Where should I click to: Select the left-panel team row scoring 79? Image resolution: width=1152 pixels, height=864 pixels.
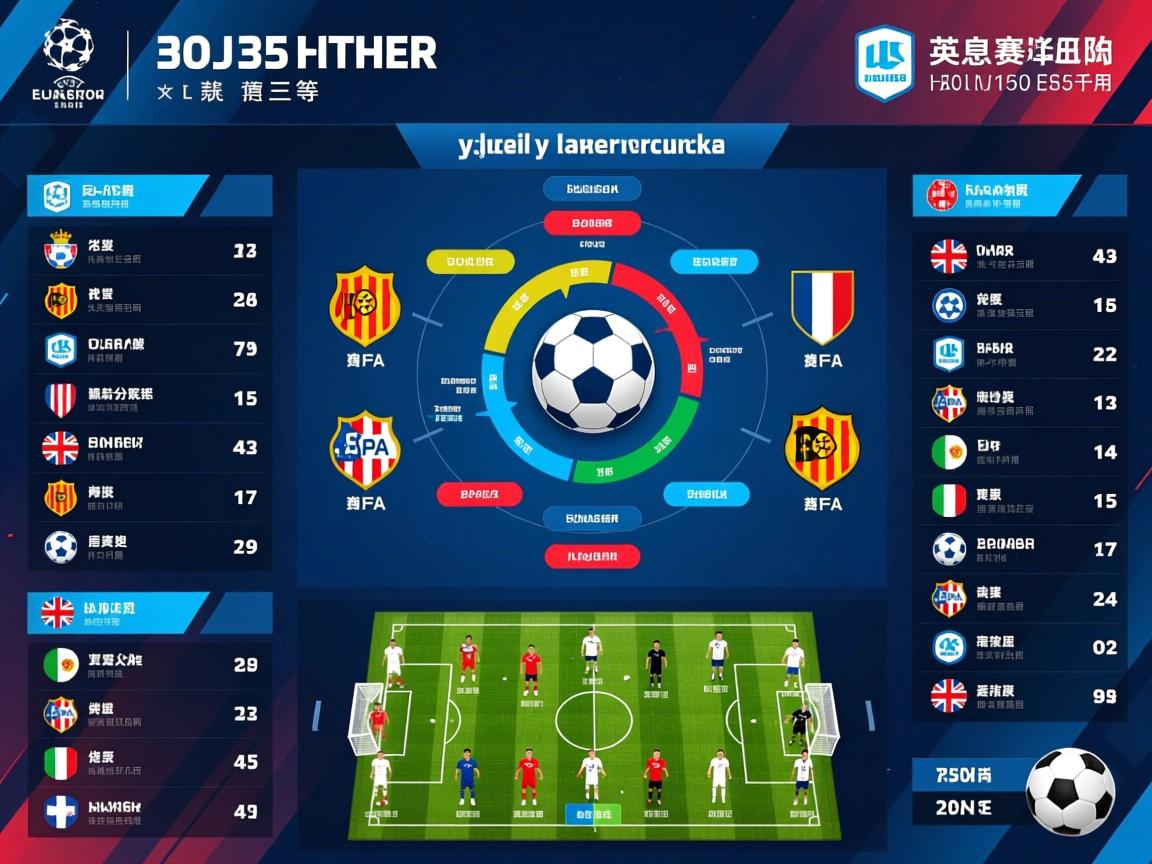[x=150, y=349]
